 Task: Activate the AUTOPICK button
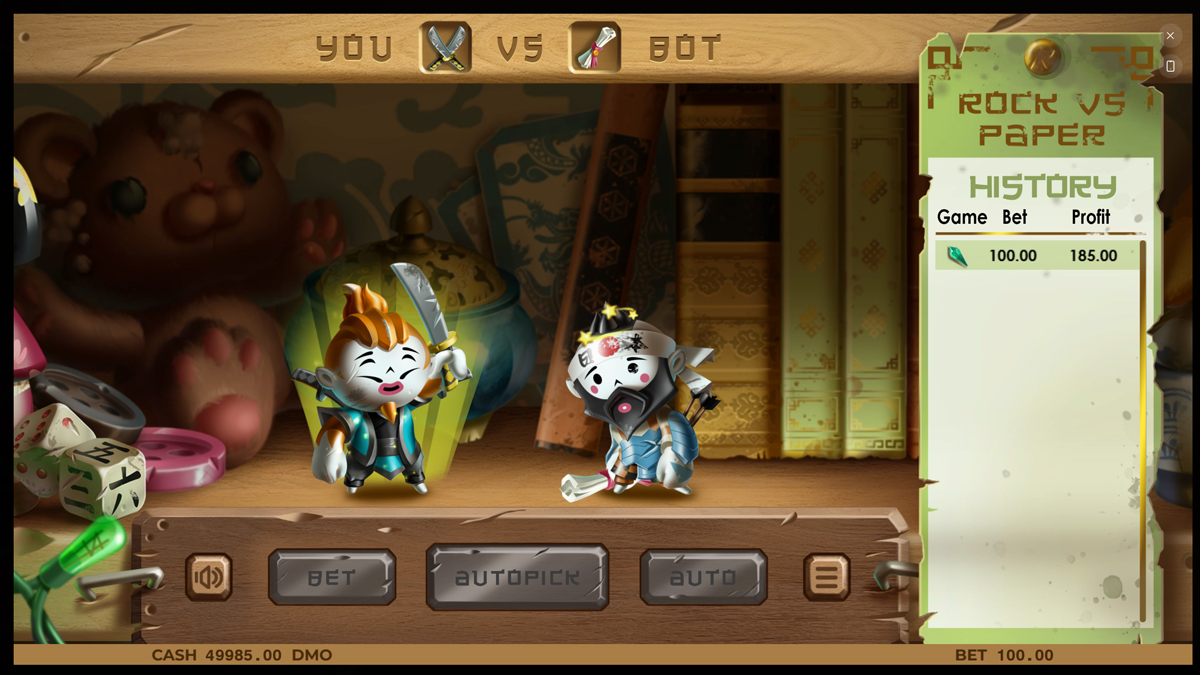[517, 577]
